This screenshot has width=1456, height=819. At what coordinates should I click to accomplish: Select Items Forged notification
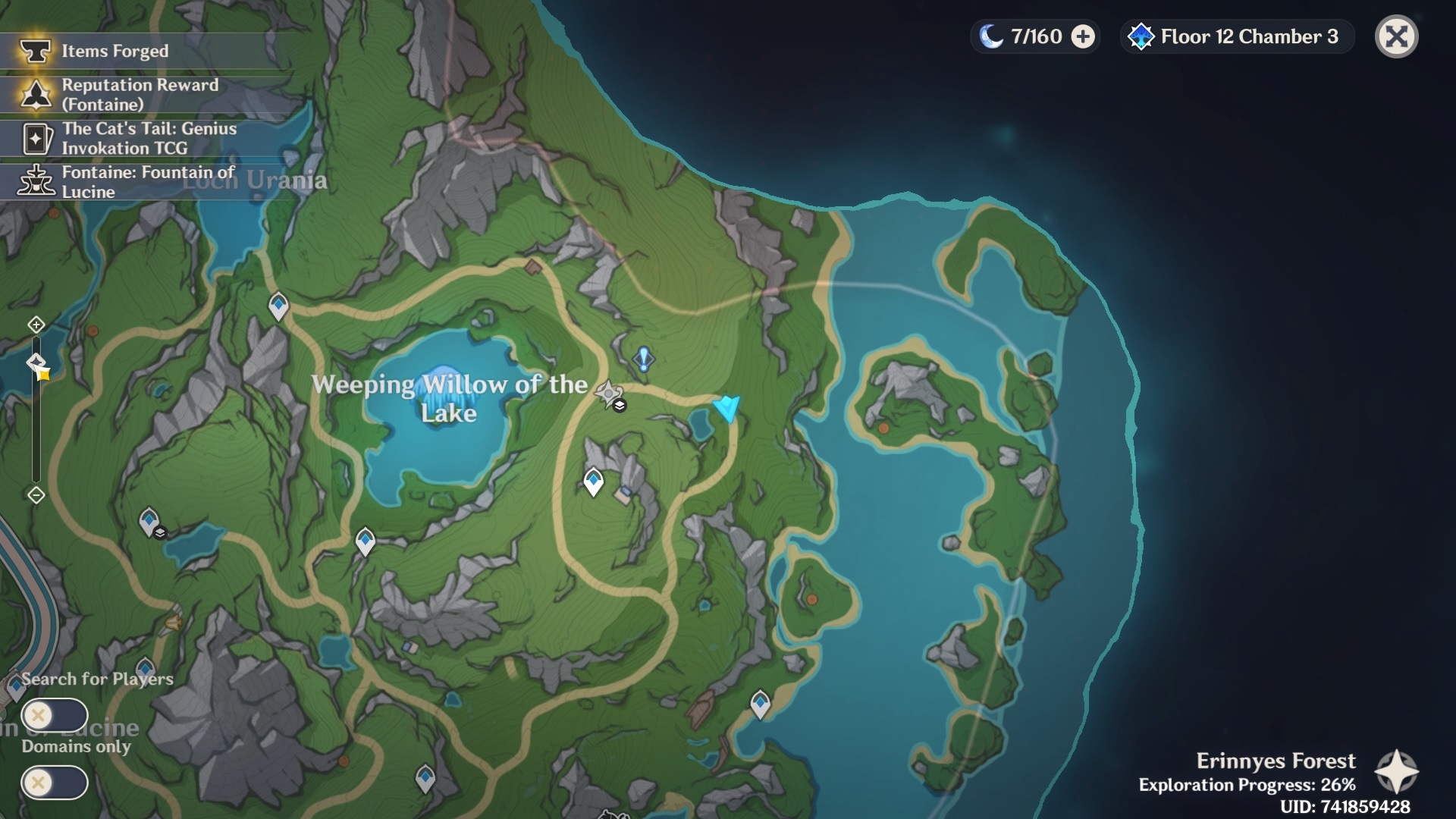click(x=114, y=51)
